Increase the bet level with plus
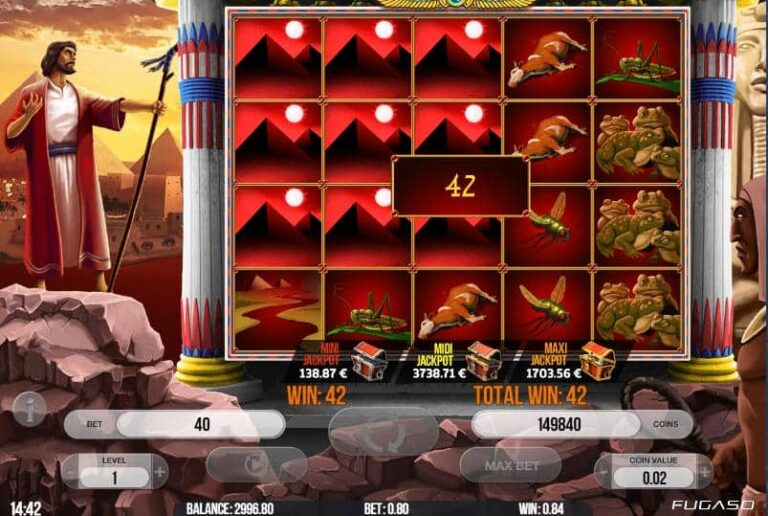Viewport: 768px width, 516px height. (159, 470)
